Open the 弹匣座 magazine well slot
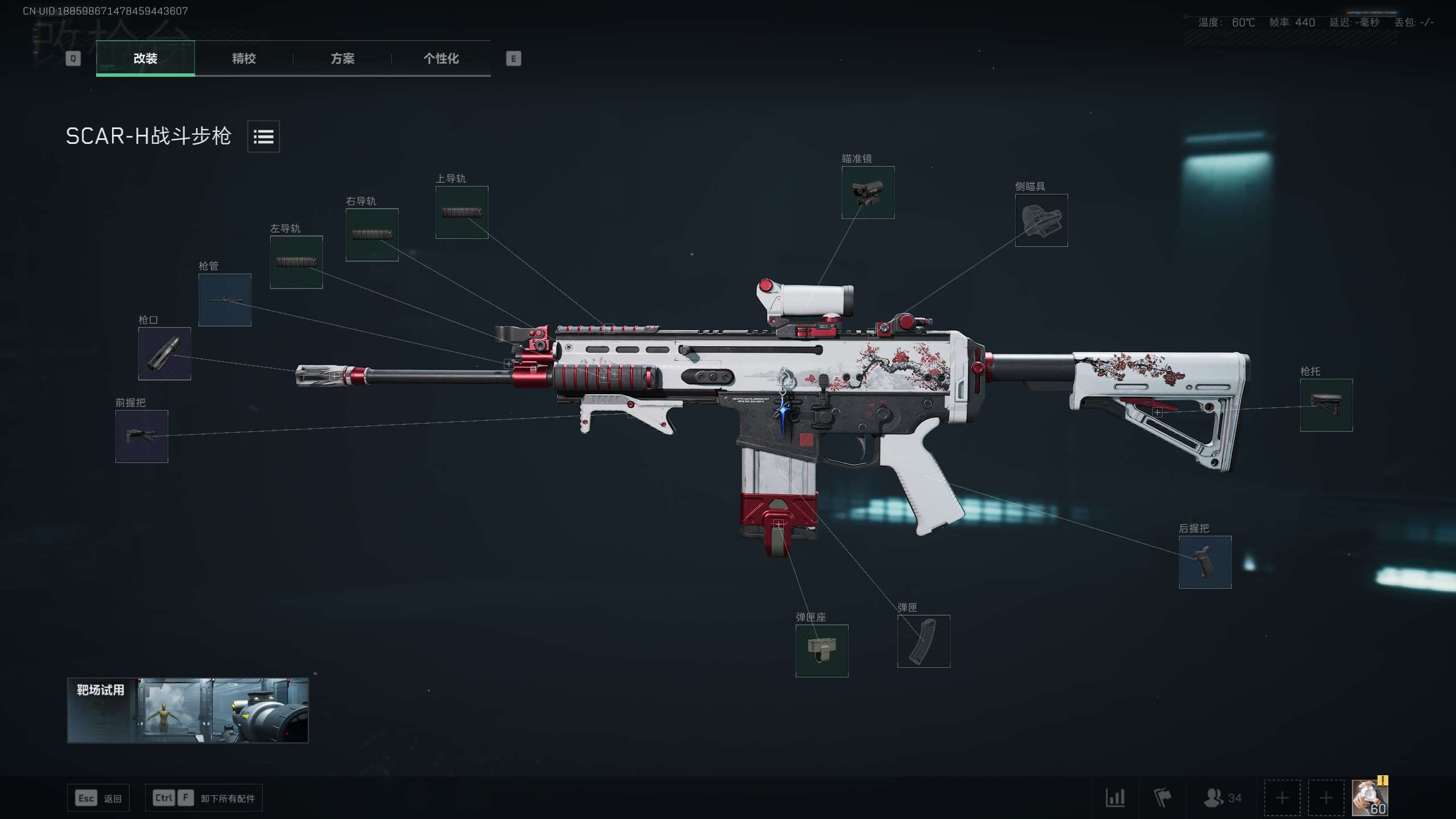This screenshot has height=819, width=1456. pyautogui.click(x=822, y=651)
